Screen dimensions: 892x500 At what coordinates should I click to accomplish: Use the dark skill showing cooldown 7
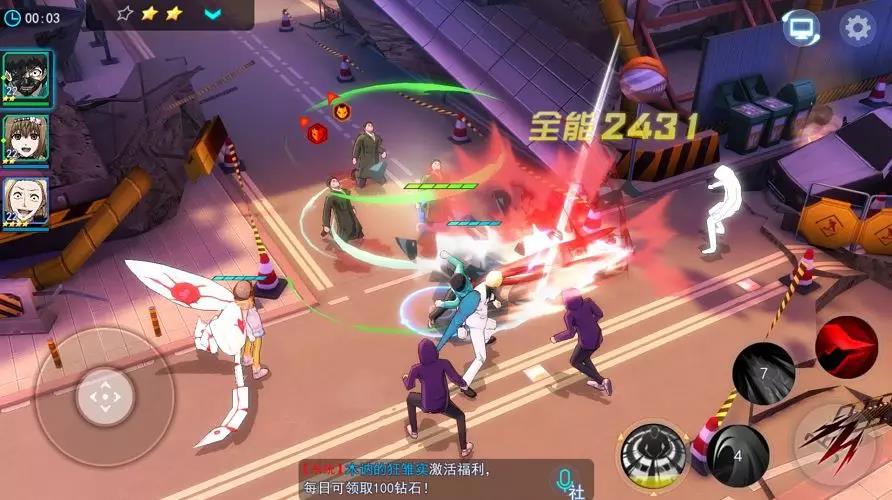pos(763,373)
